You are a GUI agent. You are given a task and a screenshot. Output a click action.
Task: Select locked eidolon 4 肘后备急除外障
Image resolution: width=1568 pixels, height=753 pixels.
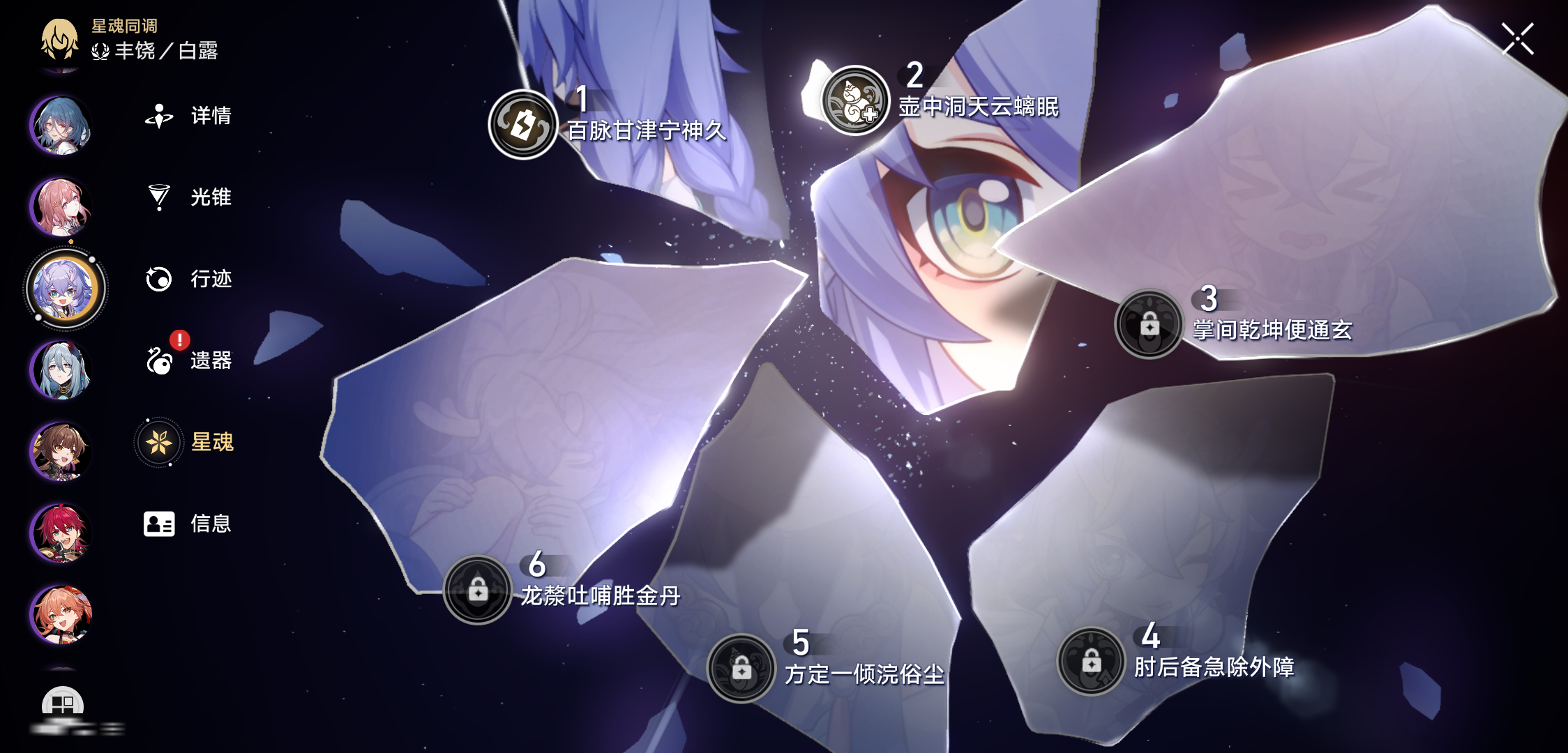1091,662
